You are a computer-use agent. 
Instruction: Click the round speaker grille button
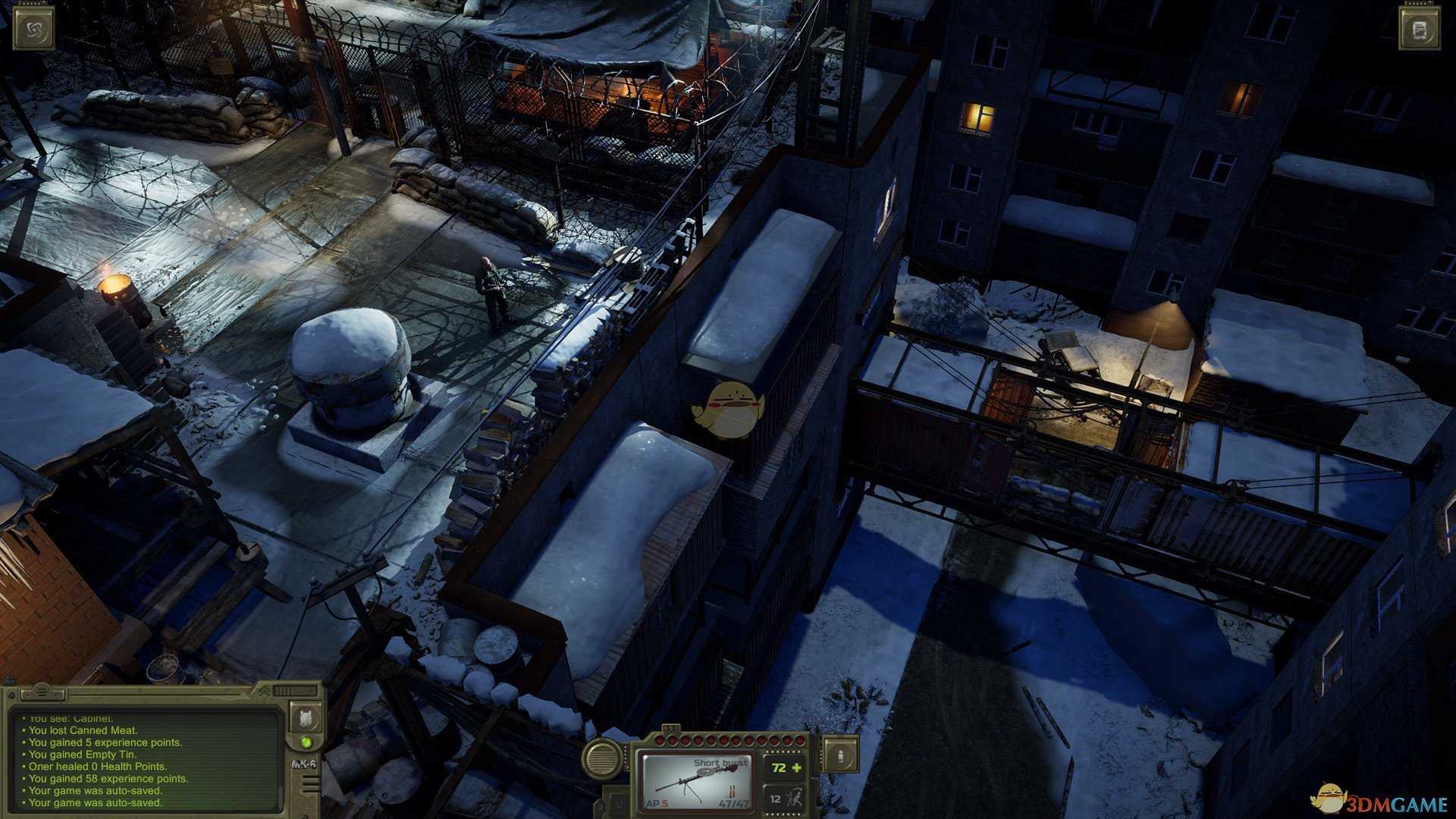point(604,758)
